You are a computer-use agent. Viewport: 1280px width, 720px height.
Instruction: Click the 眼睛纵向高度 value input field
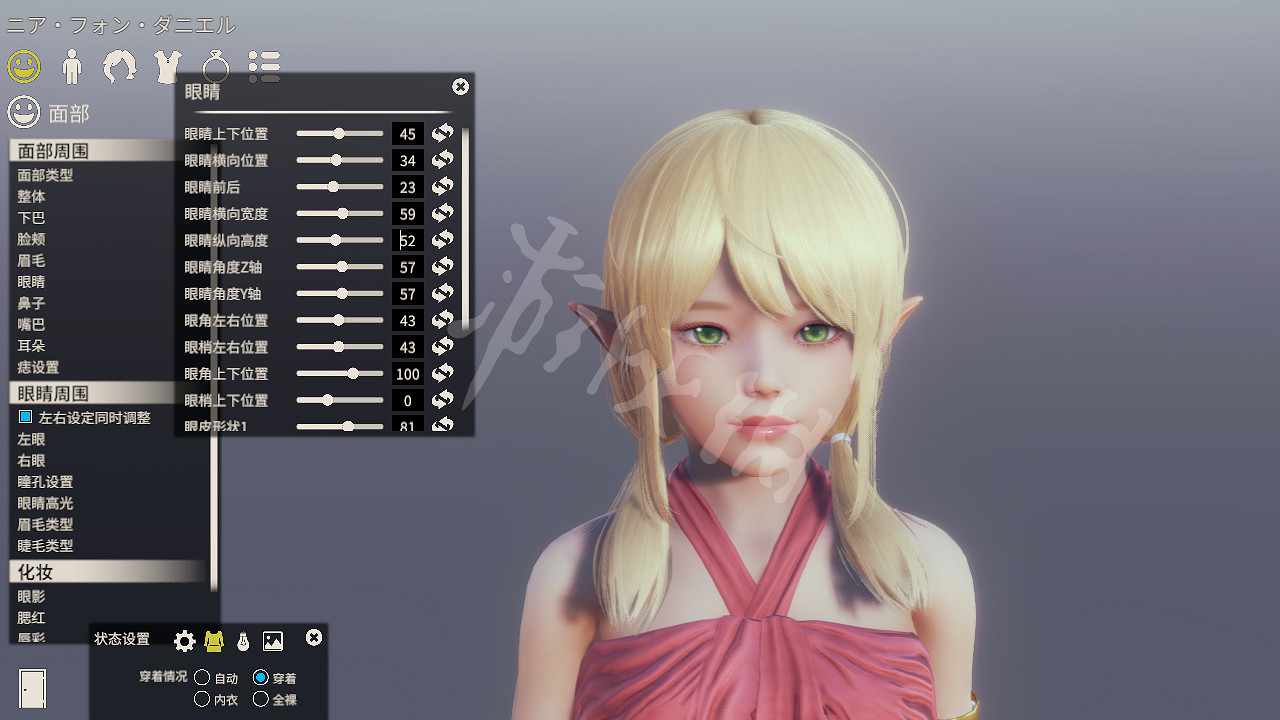(x=407, y=240)
